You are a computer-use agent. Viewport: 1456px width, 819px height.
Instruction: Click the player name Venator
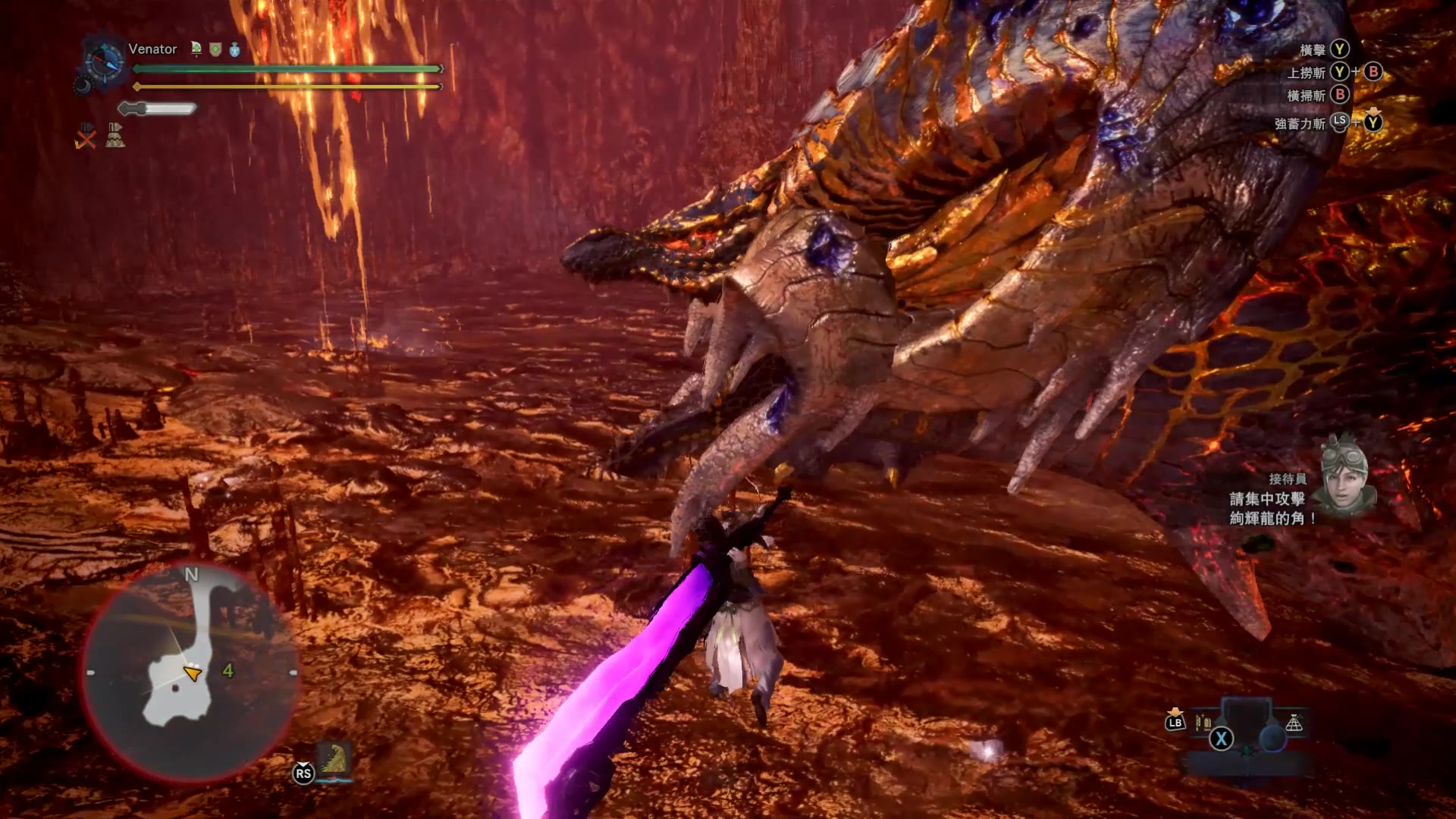pos(152,49)
